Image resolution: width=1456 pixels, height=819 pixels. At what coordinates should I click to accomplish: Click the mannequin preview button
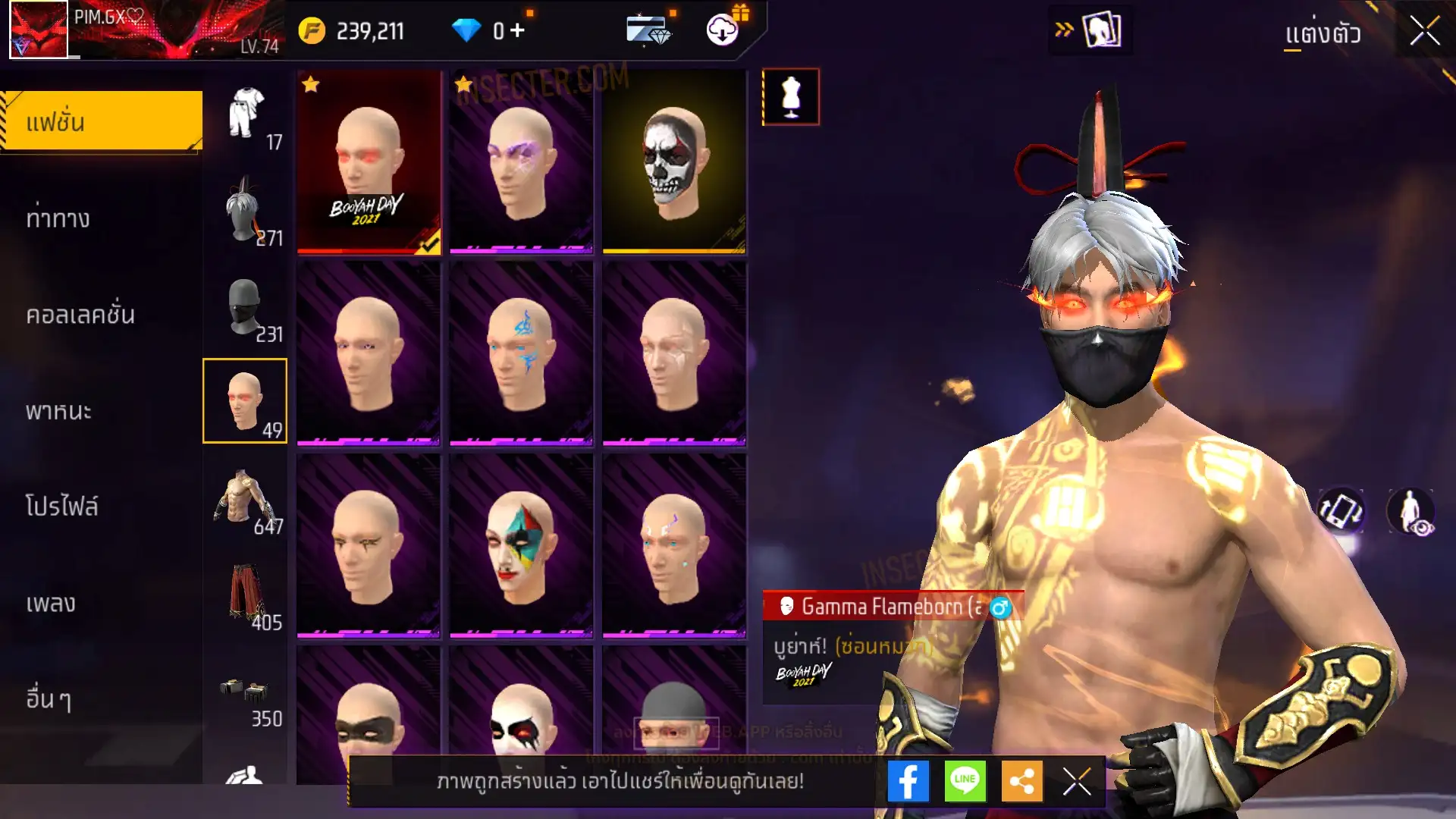pos(790,97)
